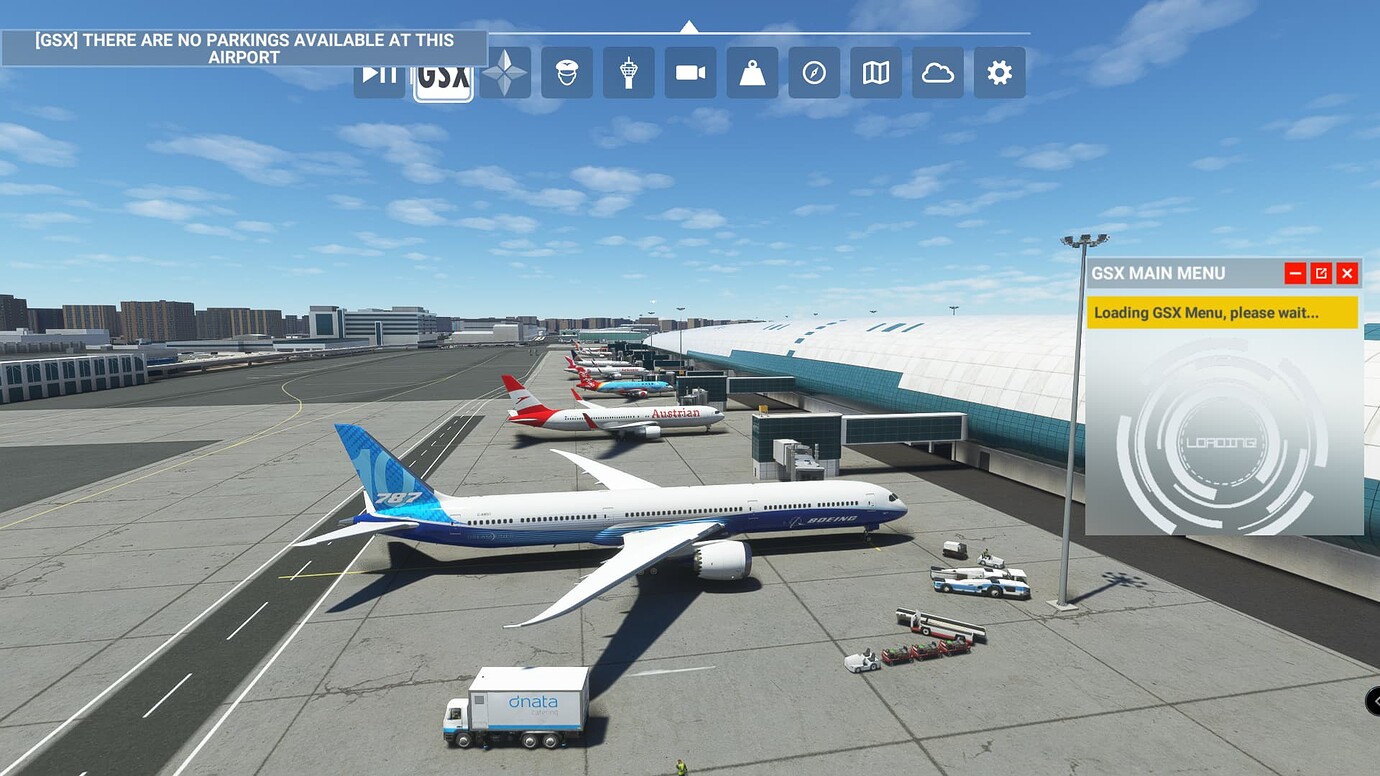The width and height of the screenshot is (1380, 776).
Task: Pop out the GSX Main Menu window
Action: coord(1321,272)
